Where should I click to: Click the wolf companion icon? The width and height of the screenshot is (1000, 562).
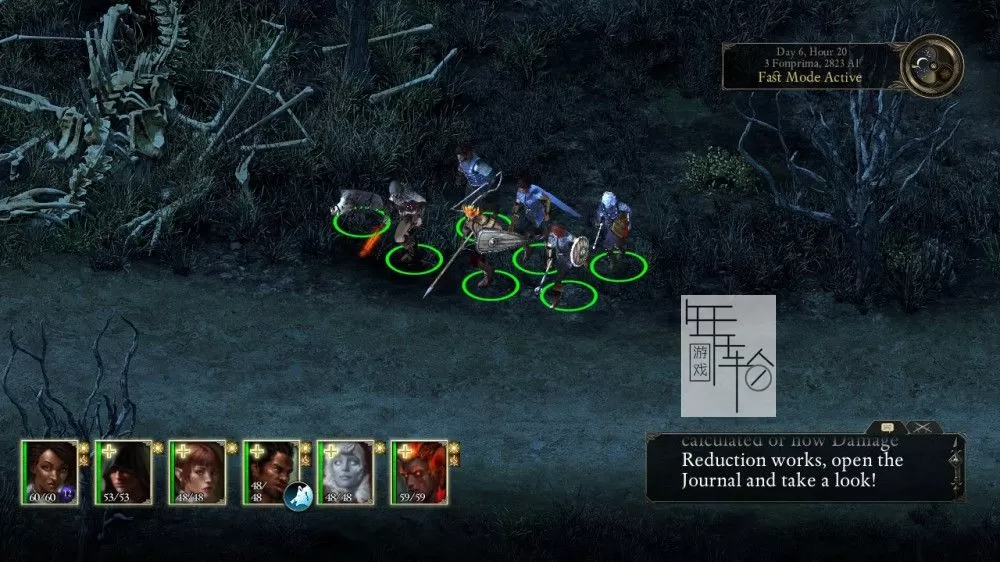[298, 495]
